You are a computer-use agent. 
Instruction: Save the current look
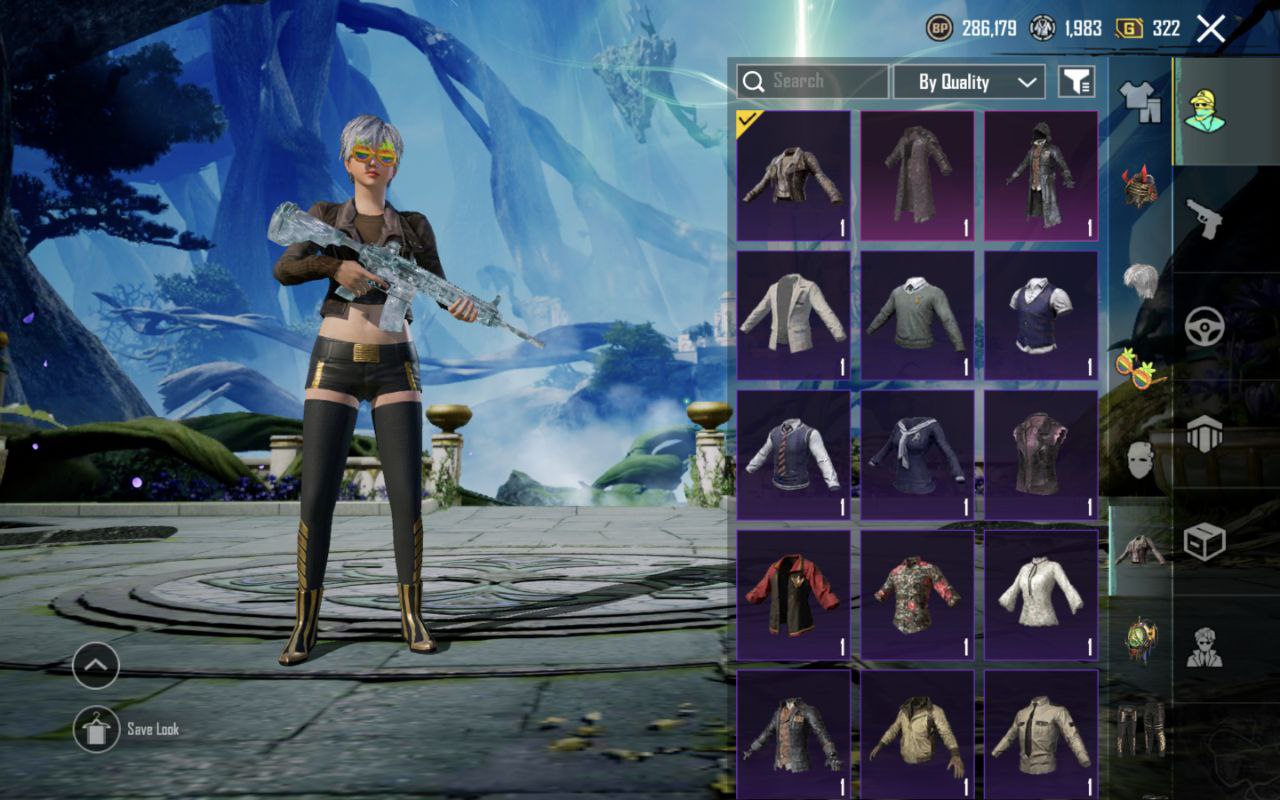pyautogui.click(x=96, y=729)
